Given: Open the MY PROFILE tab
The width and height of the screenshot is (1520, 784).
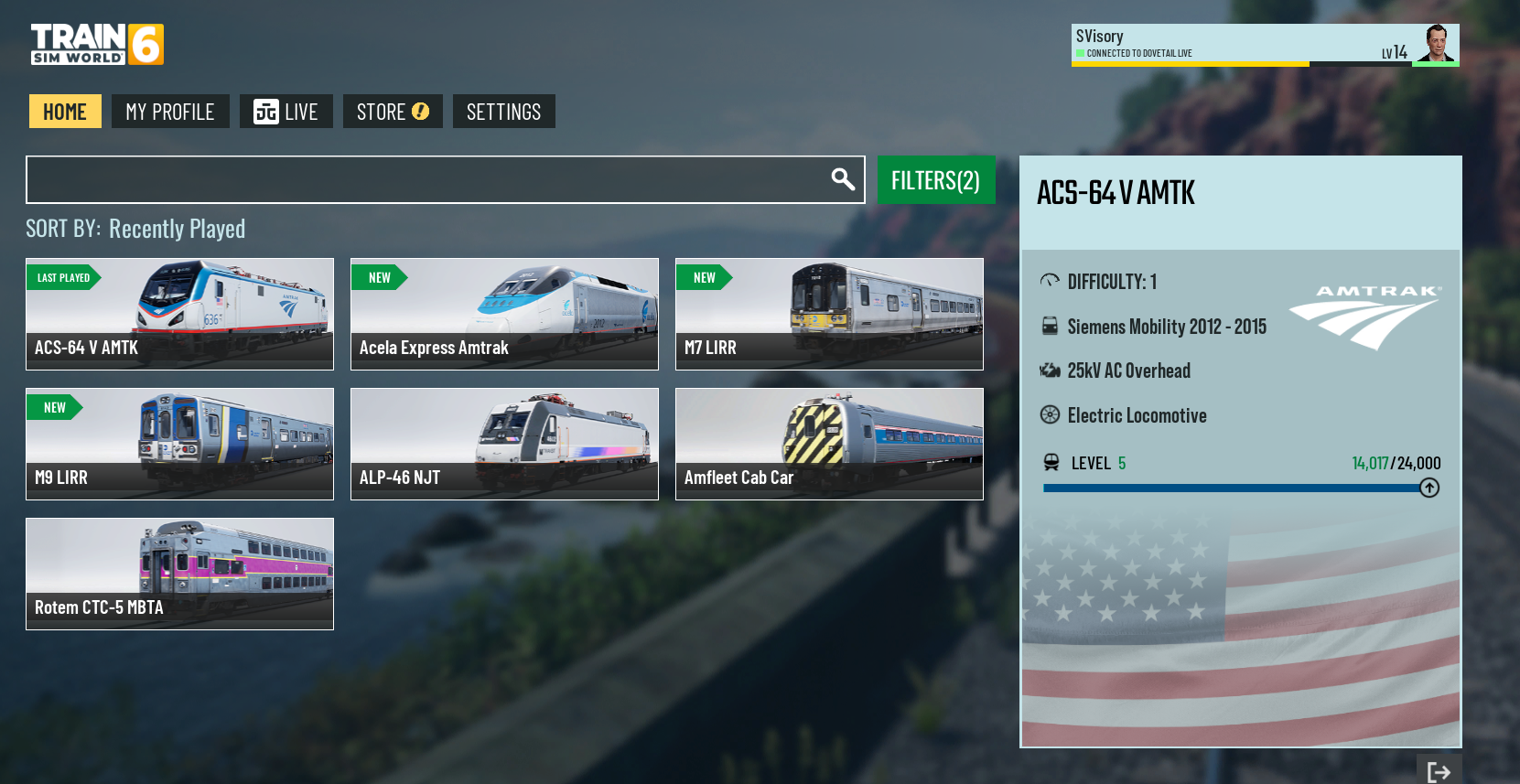Looking at the screenshot, I should pyautogui.click(x=170, y=112).
